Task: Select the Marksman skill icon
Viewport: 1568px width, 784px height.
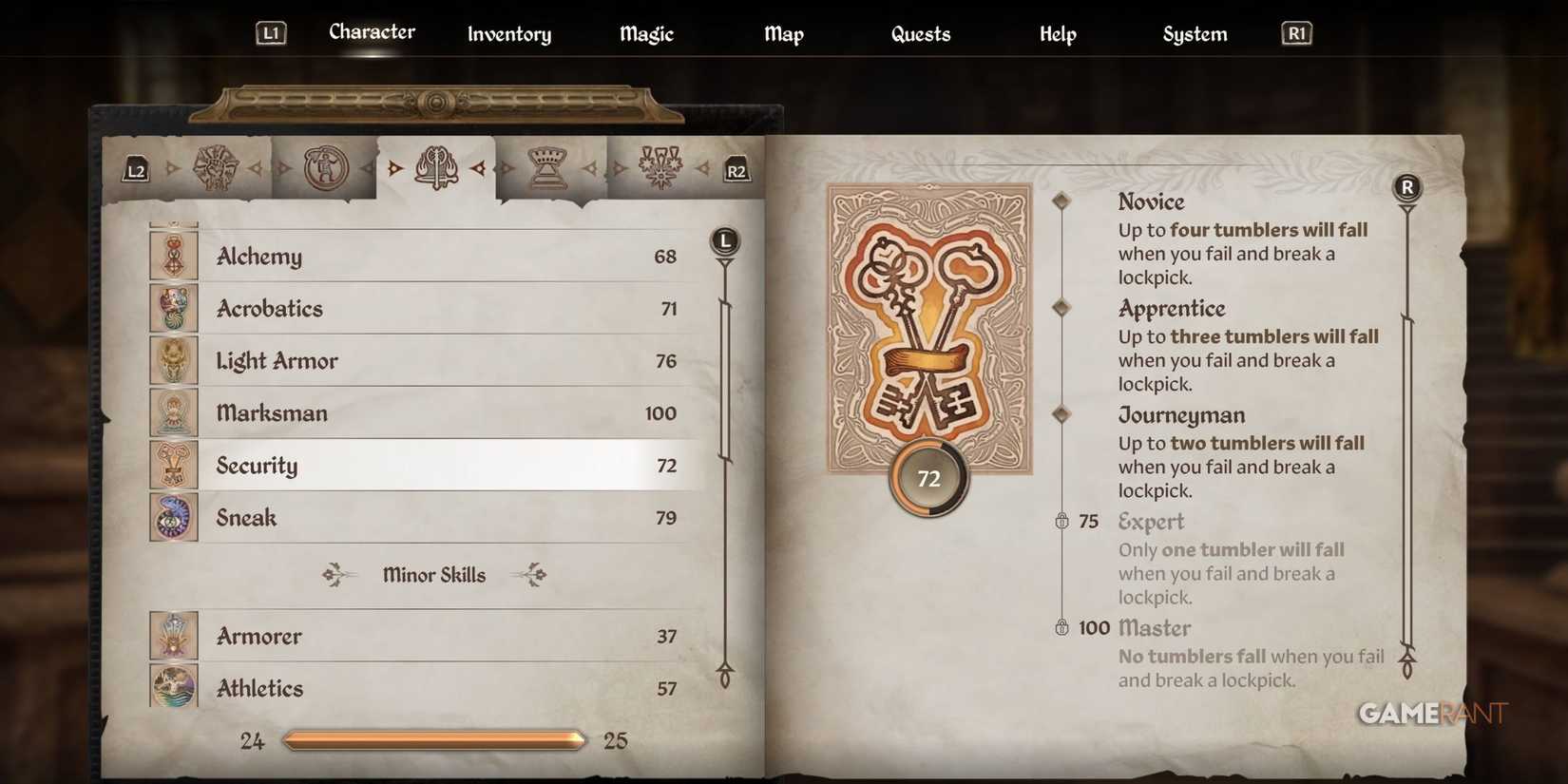Action: (174, 412)
